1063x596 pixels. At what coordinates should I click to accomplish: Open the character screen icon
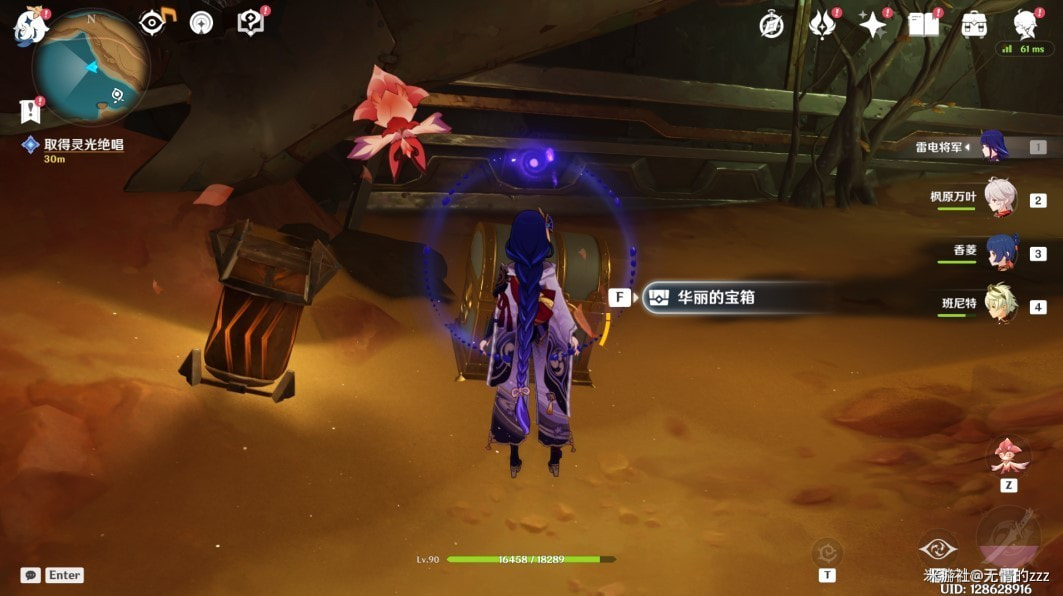click(1025, 25)
